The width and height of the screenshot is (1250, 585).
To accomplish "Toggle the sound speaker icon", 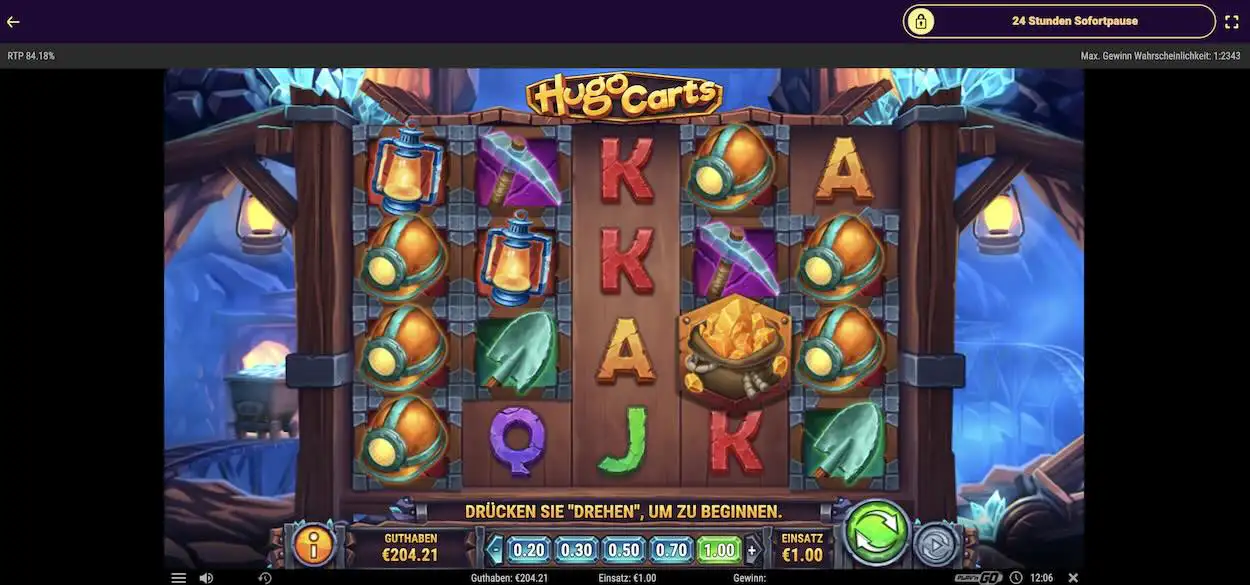I will tap(206, 578).
